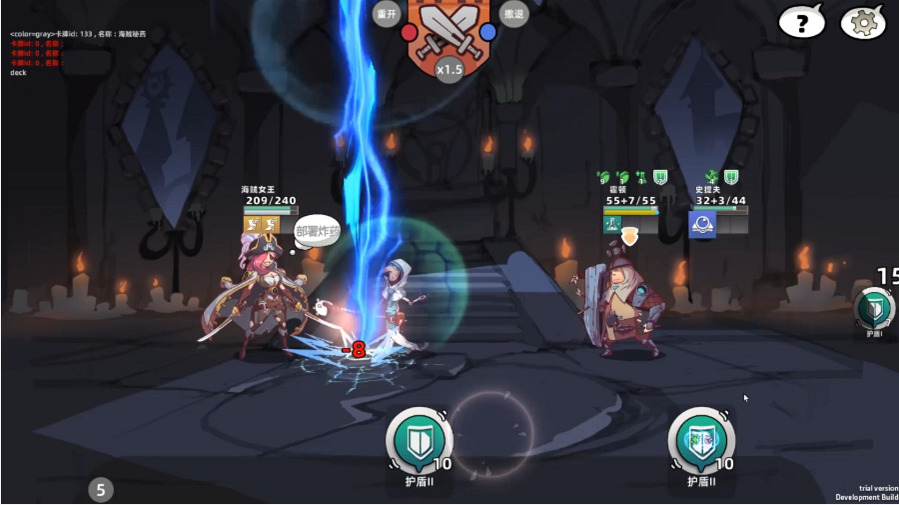
Task: Click the 撤退 retreat button
Action: pyautogui.click(x=513, y=14)
